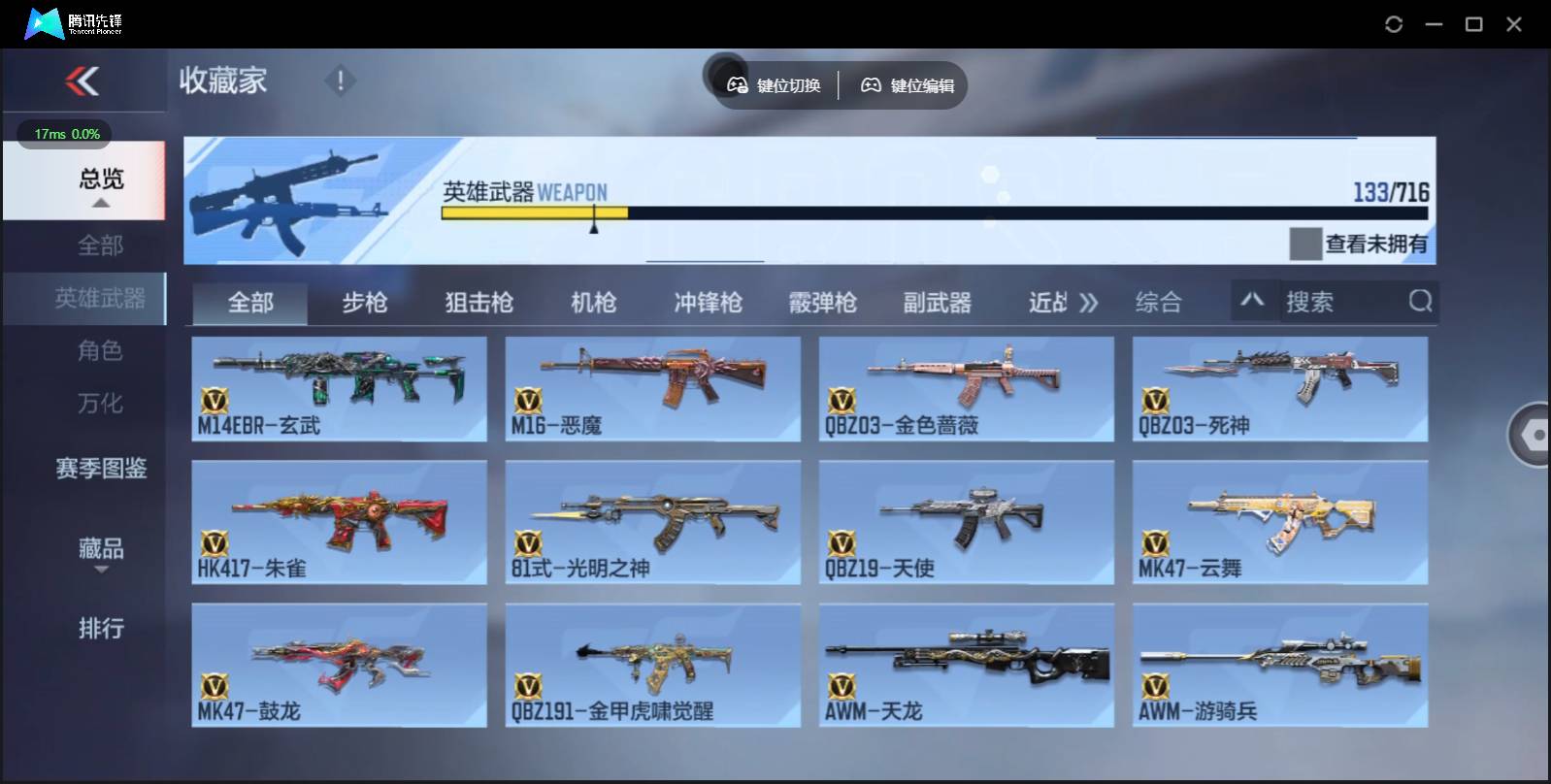The width and height of the screenshot is (1551, 784).
Task: Select the AWM-天龙 weapon thumbnail
Action: 967,665
